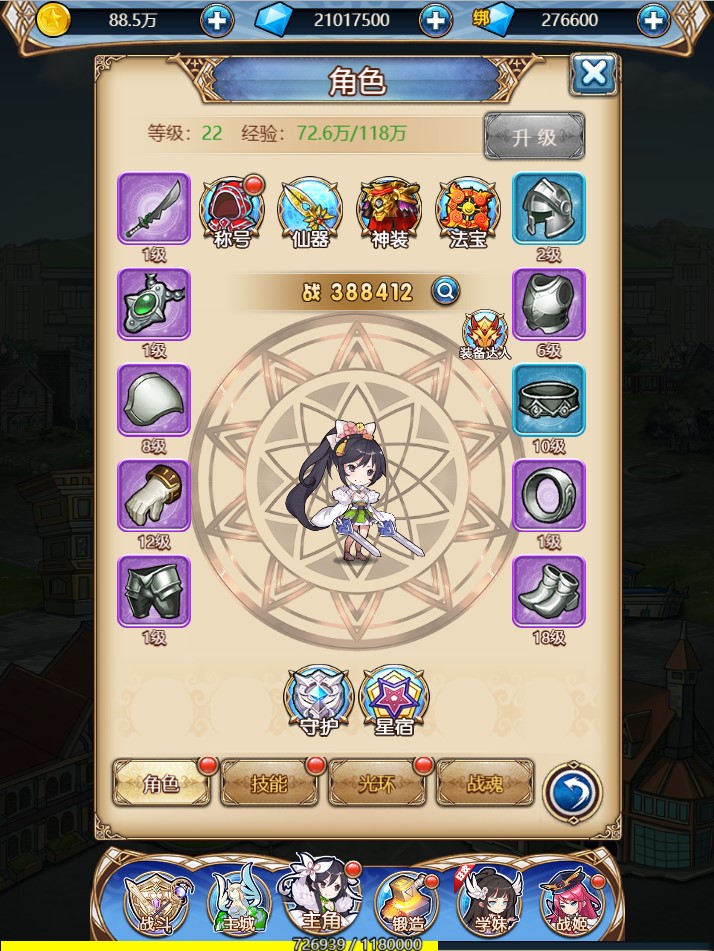
Task: Switch to the 技能 skills tab
Action: pyautogui.click(x=269, y=783)
